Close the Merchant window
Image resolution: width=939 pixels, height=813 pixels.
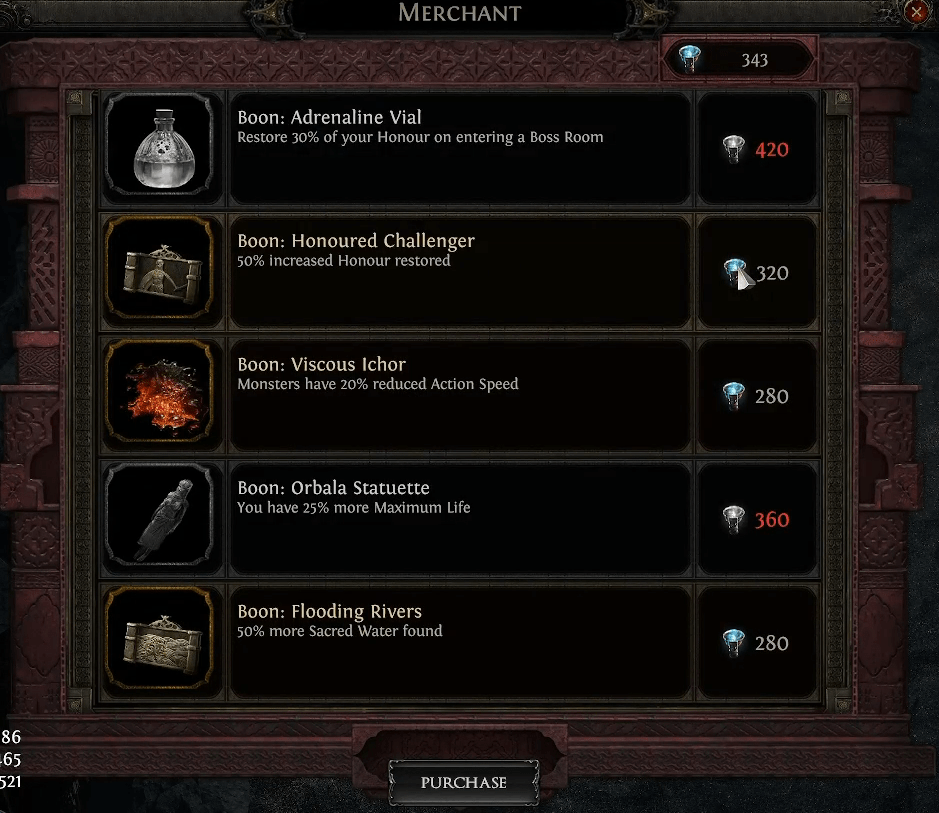coord(917,12)
